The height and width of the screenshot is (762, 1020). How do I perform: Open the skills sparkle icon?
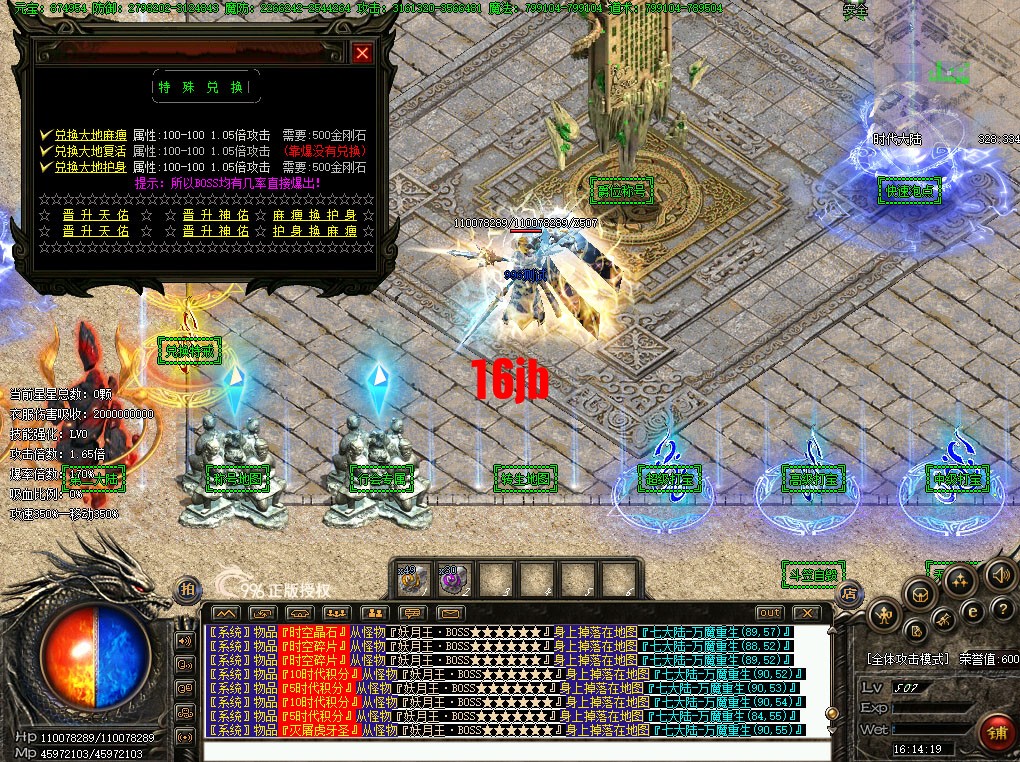(x=959, y=580)
